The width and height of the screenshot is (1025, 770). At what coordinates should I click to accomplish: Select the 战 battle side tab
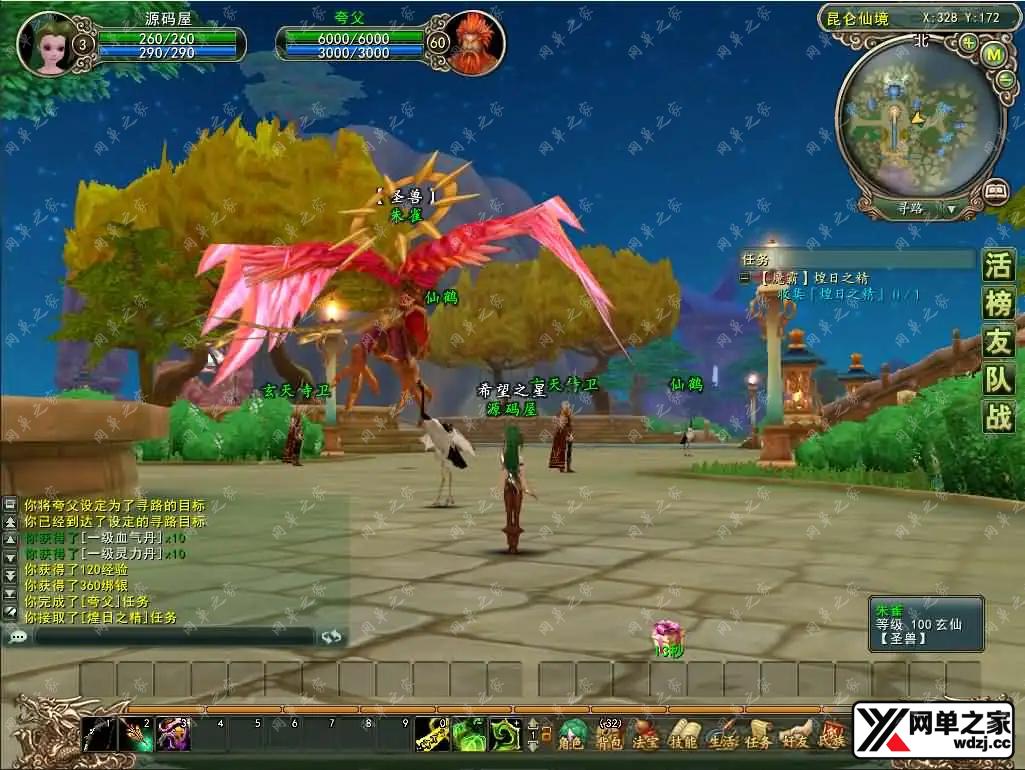(x=999, y=416)
